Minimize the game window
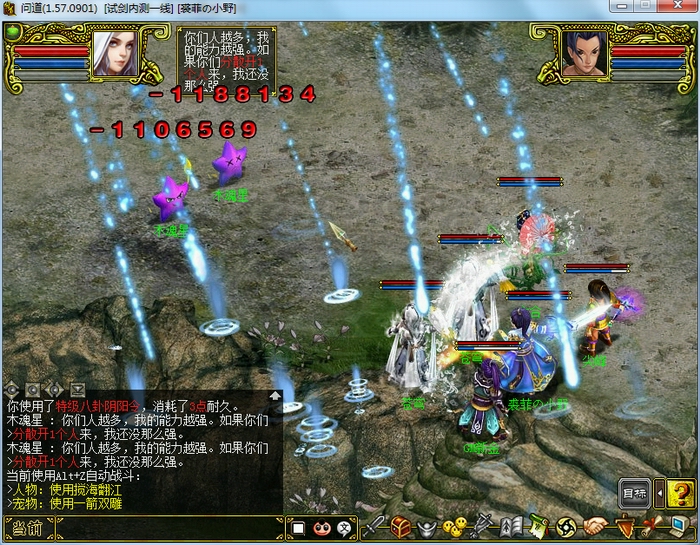Image resolution: width=700 pixels, height=545 pixels. point(622,7)
